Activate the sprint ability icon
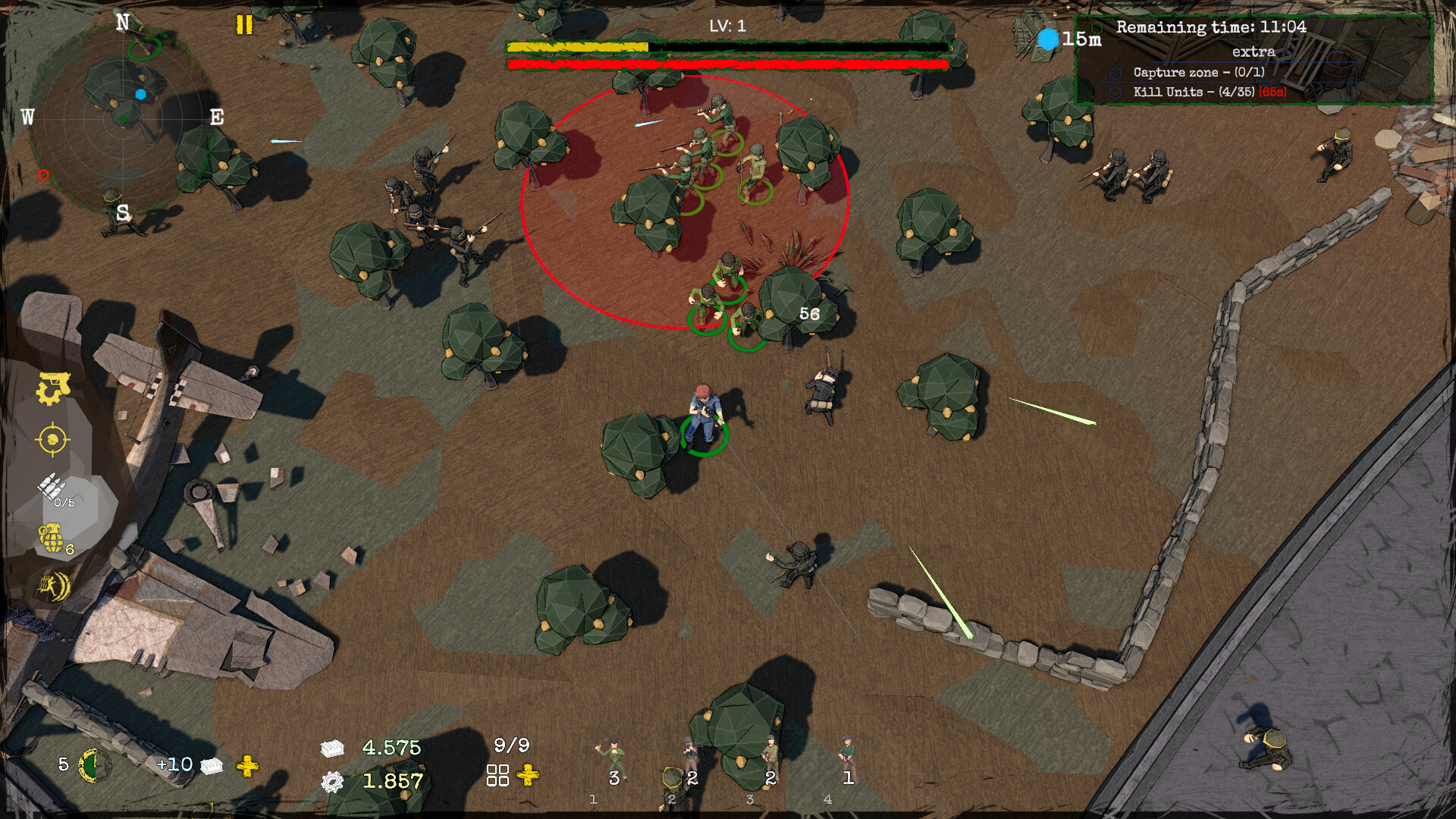This screenshot has width=1456, height=819. (52, 588)
